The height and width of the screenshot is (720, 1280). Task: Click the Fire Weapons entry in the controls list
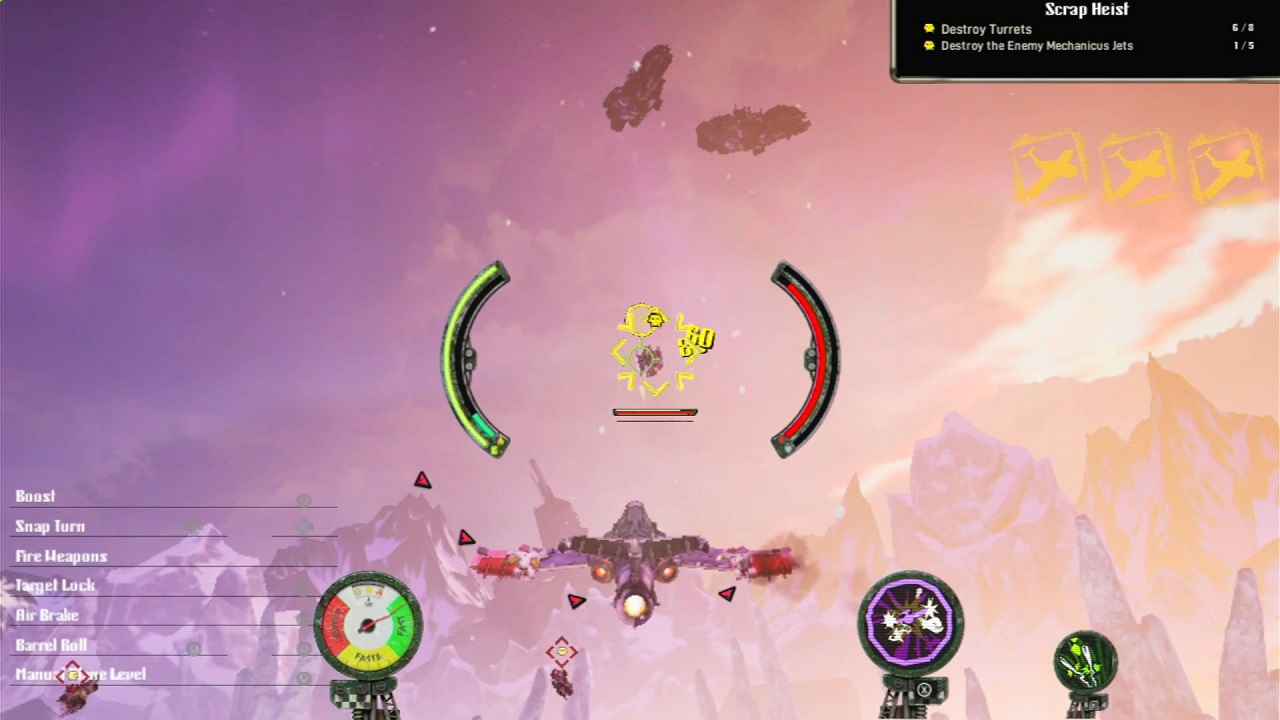pyautogui.click(x=61, y=556)
